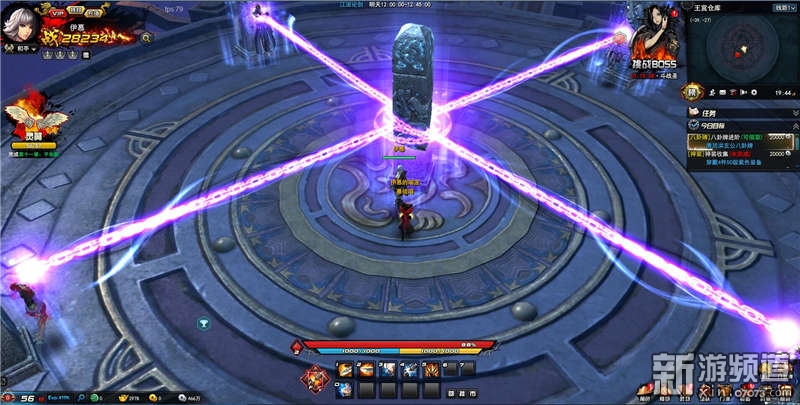Use the first orange skill in the hotbar
The height and width of the screenshot is (405, 800).
point(345,369)
